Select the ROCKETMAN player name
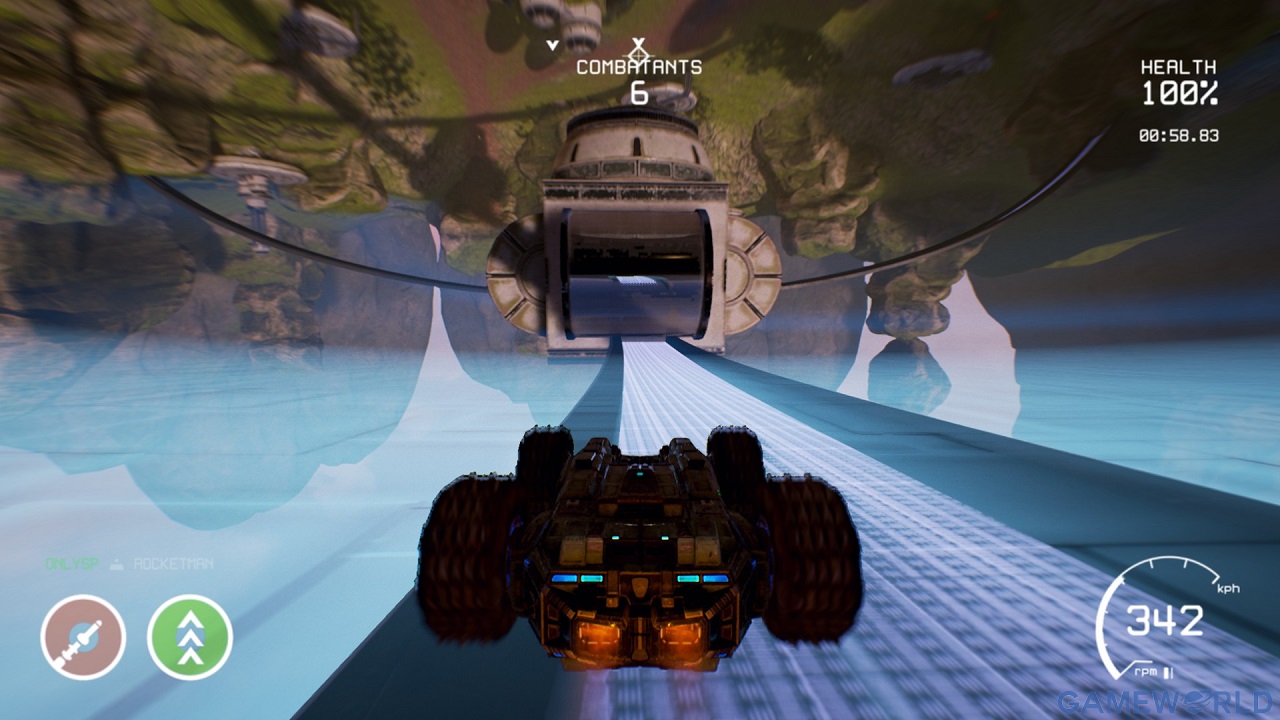 coord(173,563)
